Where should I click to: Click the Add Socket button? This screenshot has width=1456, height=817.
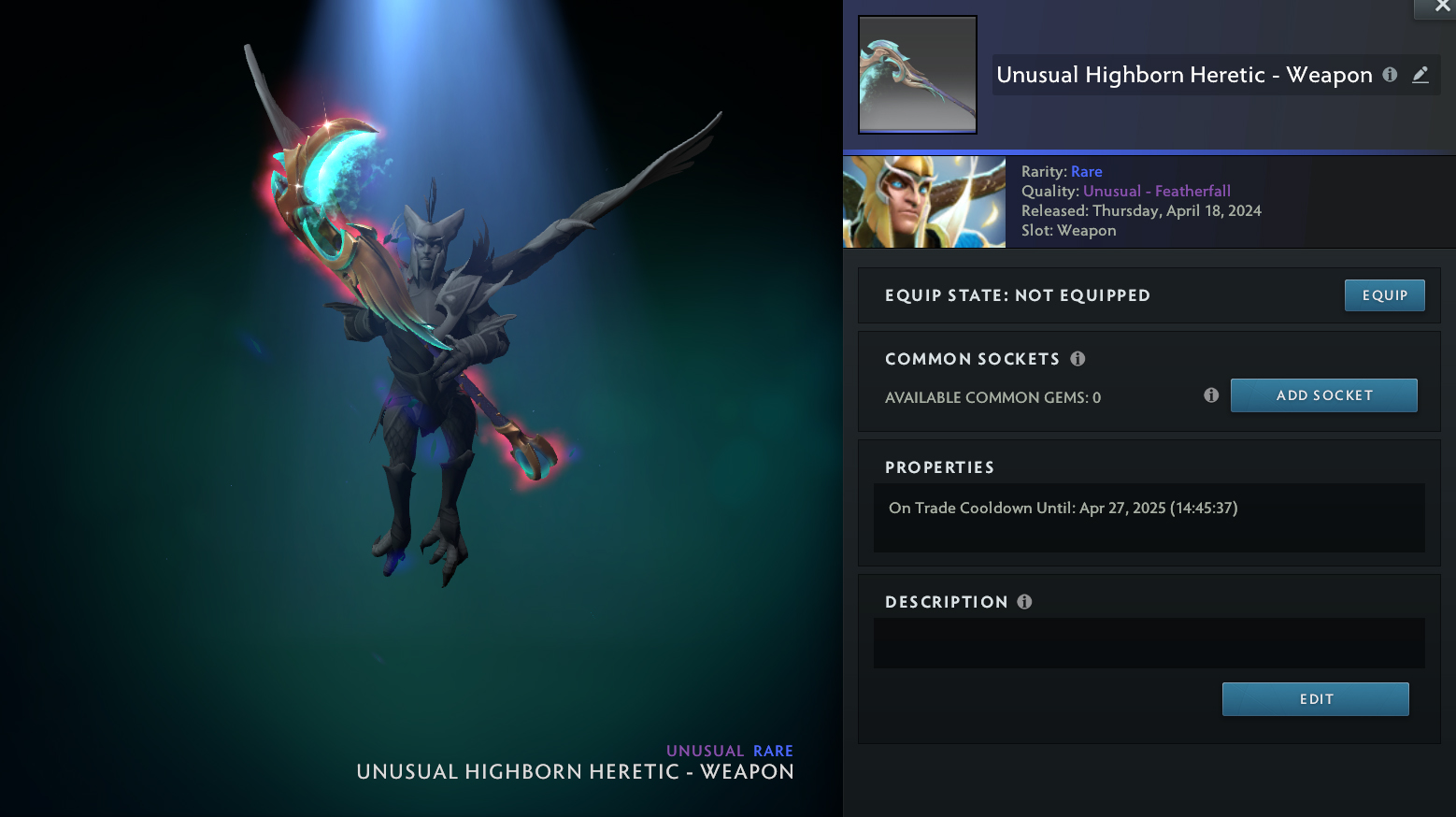pyautogui.click(x=1323, y=395)
